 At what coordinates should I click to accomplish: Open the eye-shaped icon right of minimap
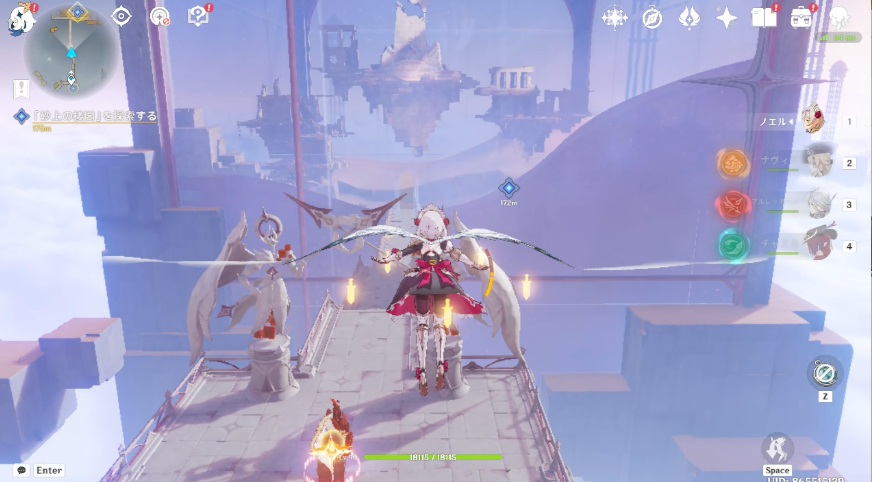(121, 16)
